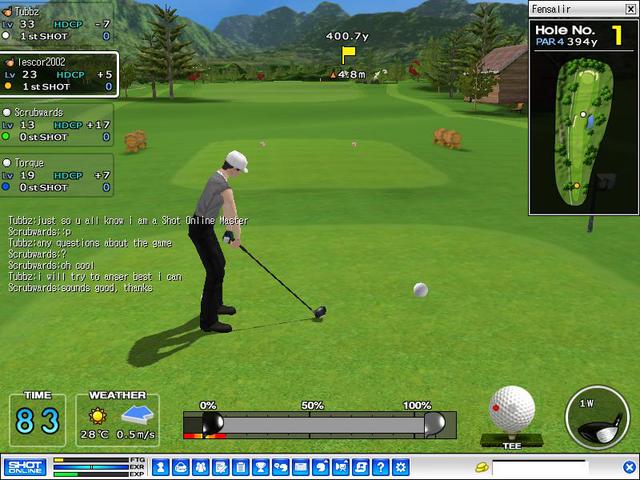Open the 1W driver club selector

coord(596,417)
